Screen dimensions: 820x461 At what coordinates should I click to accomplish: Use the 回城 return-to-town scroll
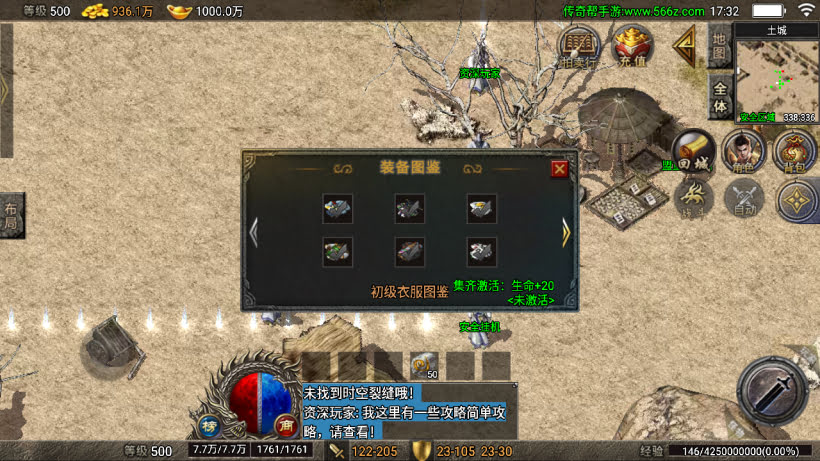(693, 150)
